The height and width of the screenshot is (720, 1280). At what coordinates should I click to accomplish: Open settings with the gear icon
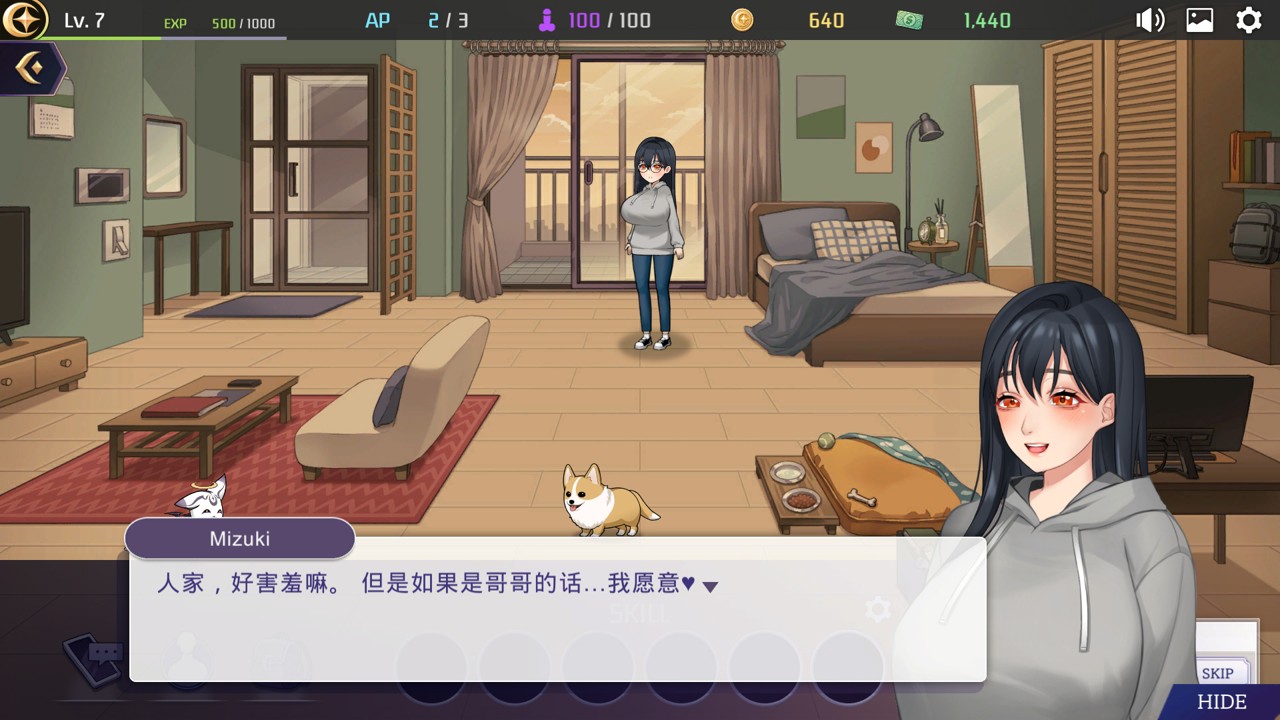point(1249,20)
